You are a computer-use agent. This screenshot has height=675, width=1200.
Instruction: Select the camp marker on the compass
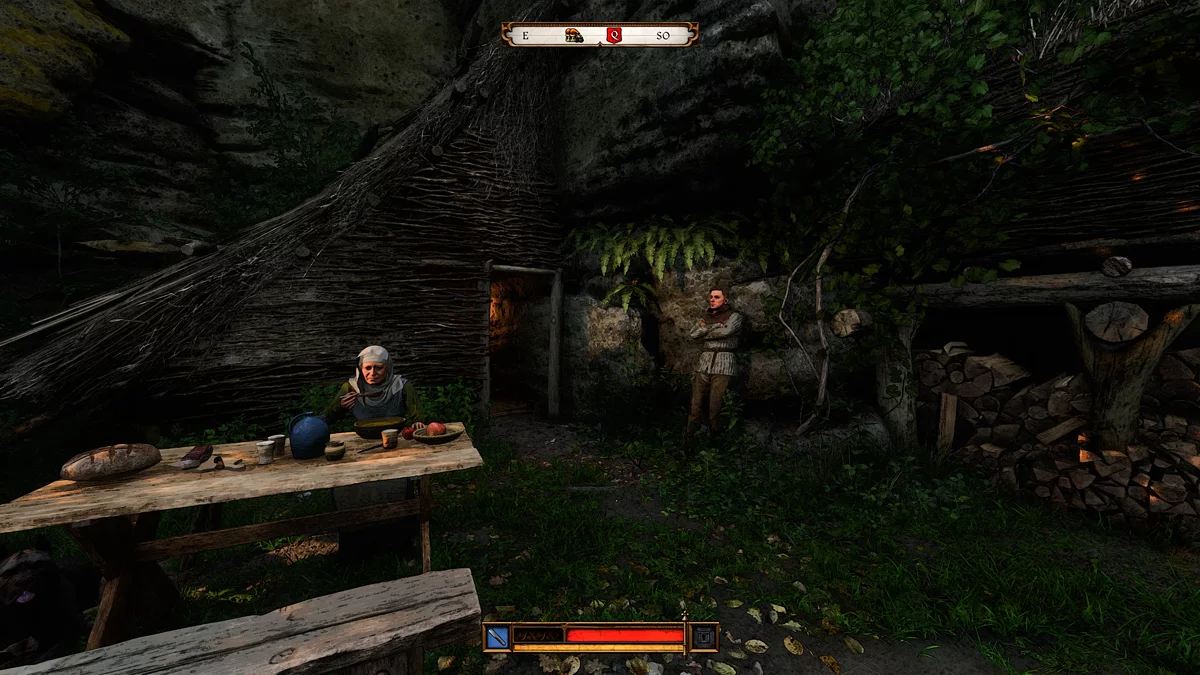573,36
